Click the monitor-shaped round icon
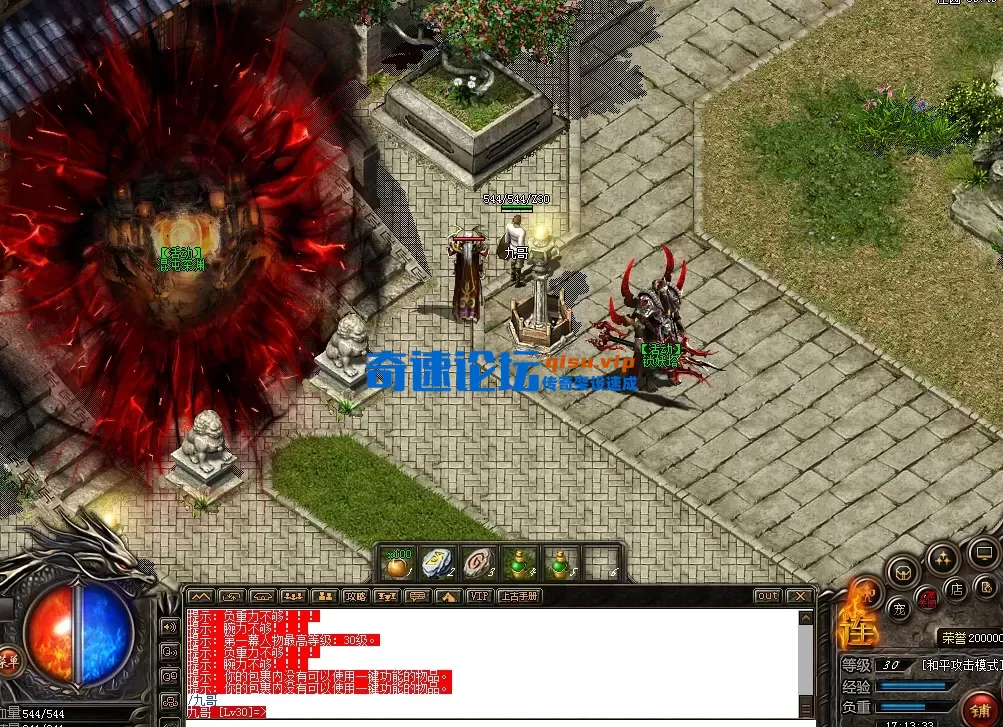The width and height of the screenshot is (1003, 727). click(982, 551)
